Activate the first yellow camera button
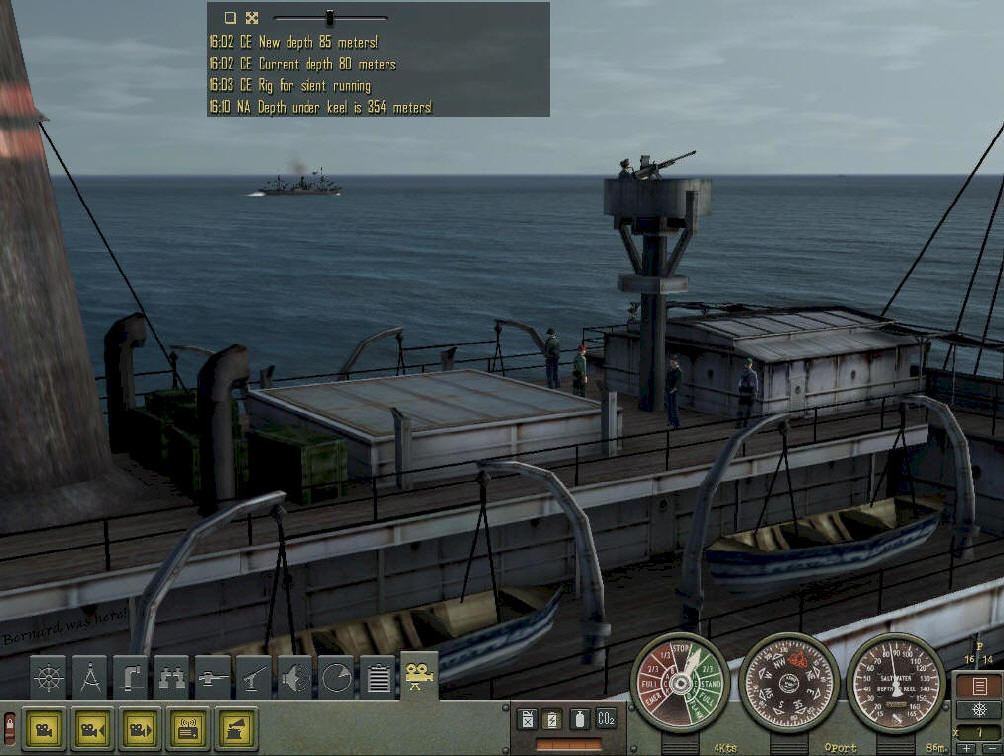This screenshot has width=1004, height=756. [44, 729]
